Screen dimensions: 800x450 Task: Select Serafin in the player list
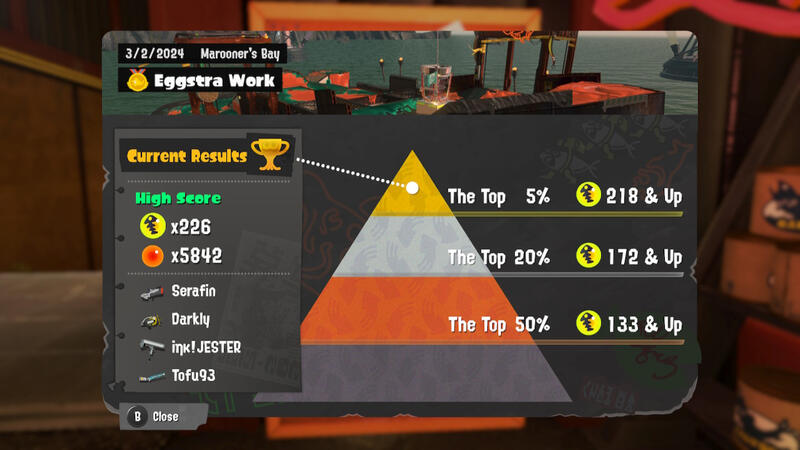(195, 292)
